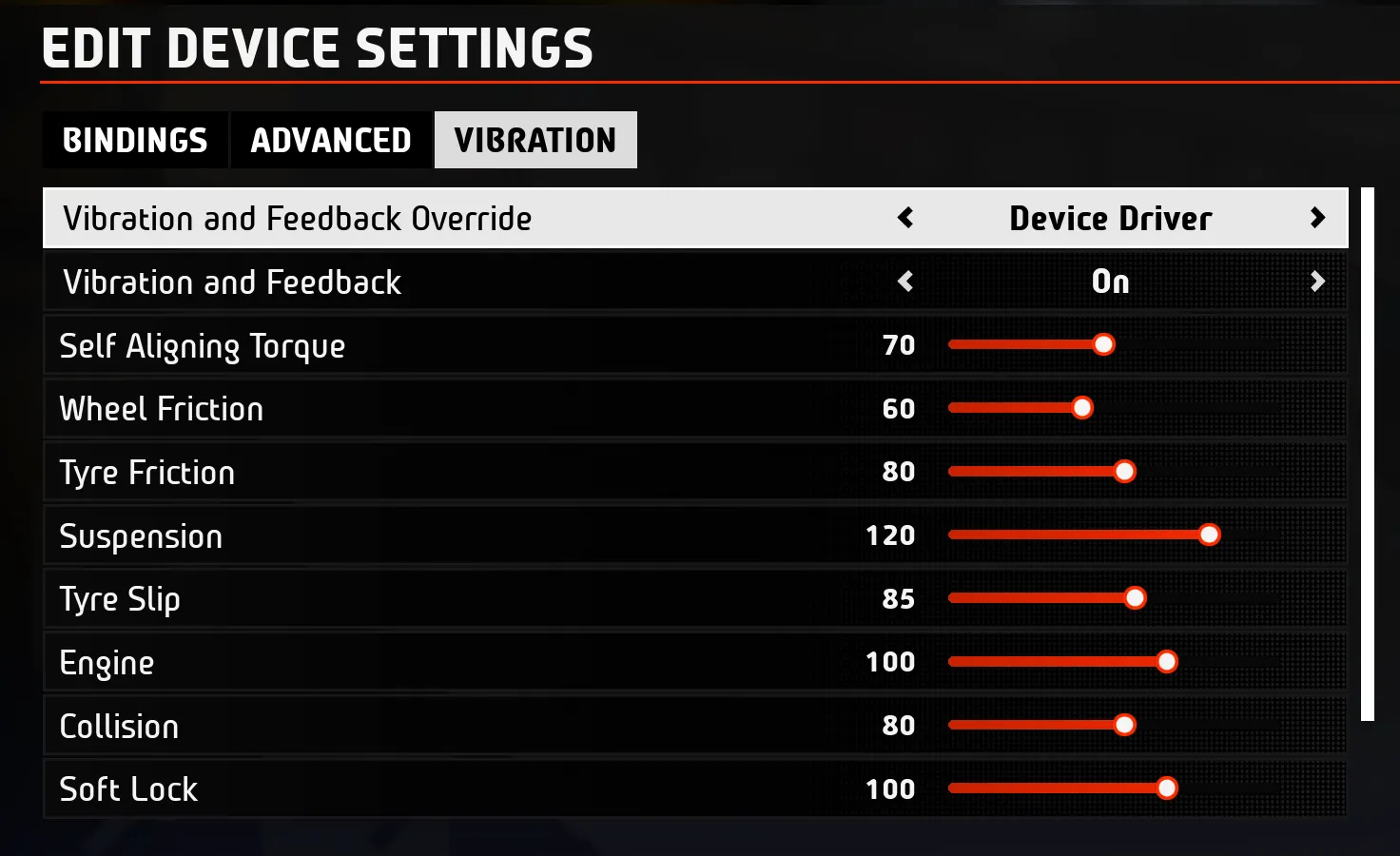The width and height of the screenshot is (1400, 856).
Task: Adjust the Self Aligning Torque slider handle
Action: (1103, 344)
